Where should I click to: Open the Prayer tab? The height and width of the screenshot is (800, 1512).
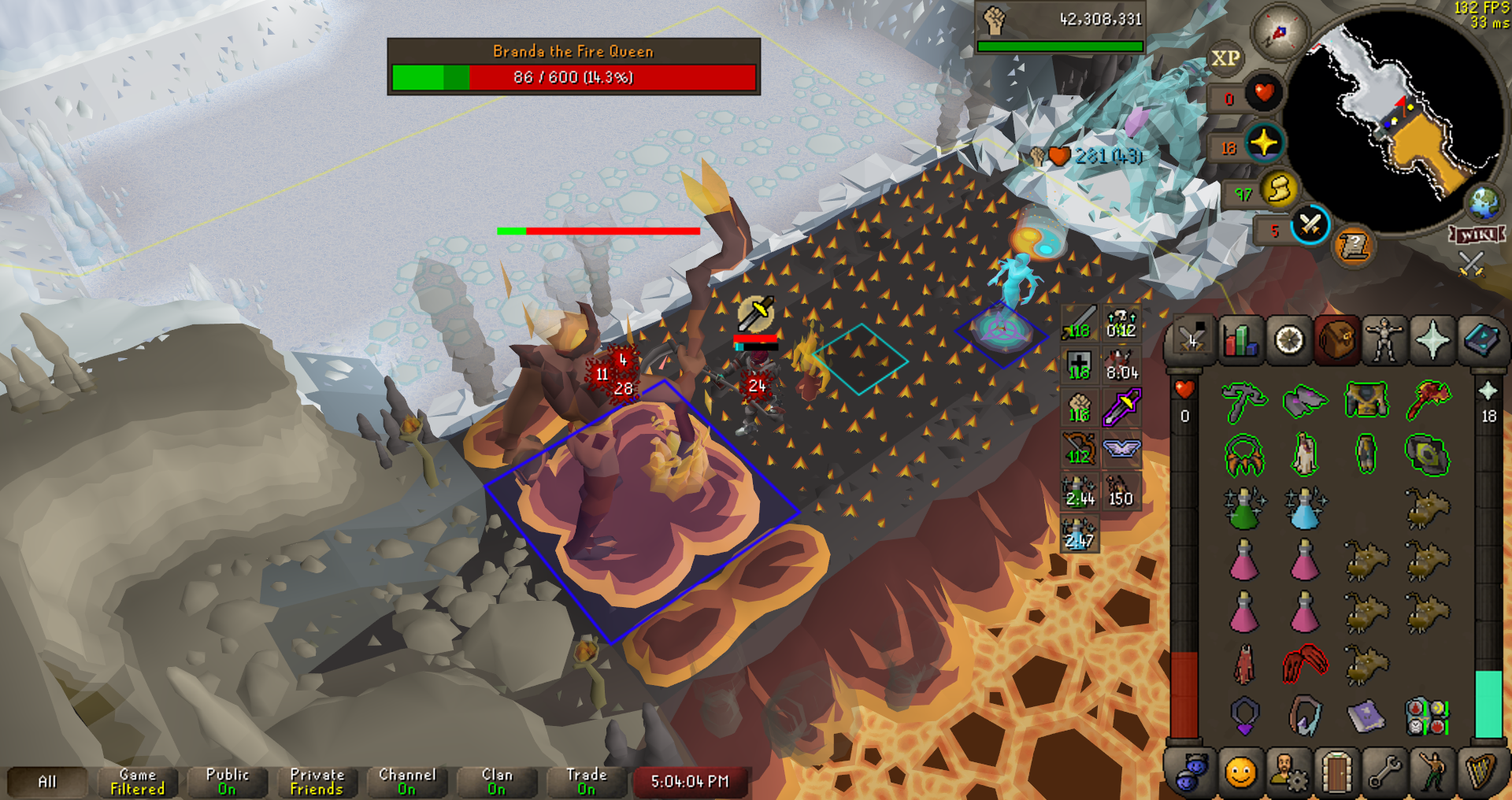1432,340
